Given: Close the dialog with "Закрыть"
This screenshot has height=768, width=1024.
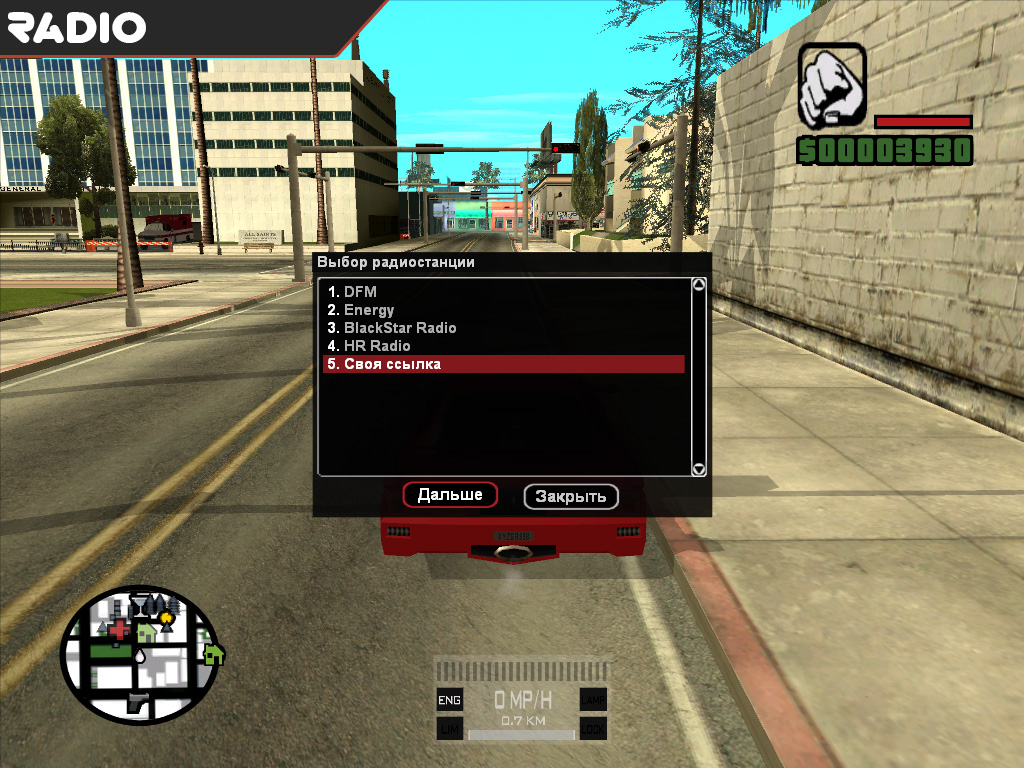Looking at the screenshot, I should point(571,496).
